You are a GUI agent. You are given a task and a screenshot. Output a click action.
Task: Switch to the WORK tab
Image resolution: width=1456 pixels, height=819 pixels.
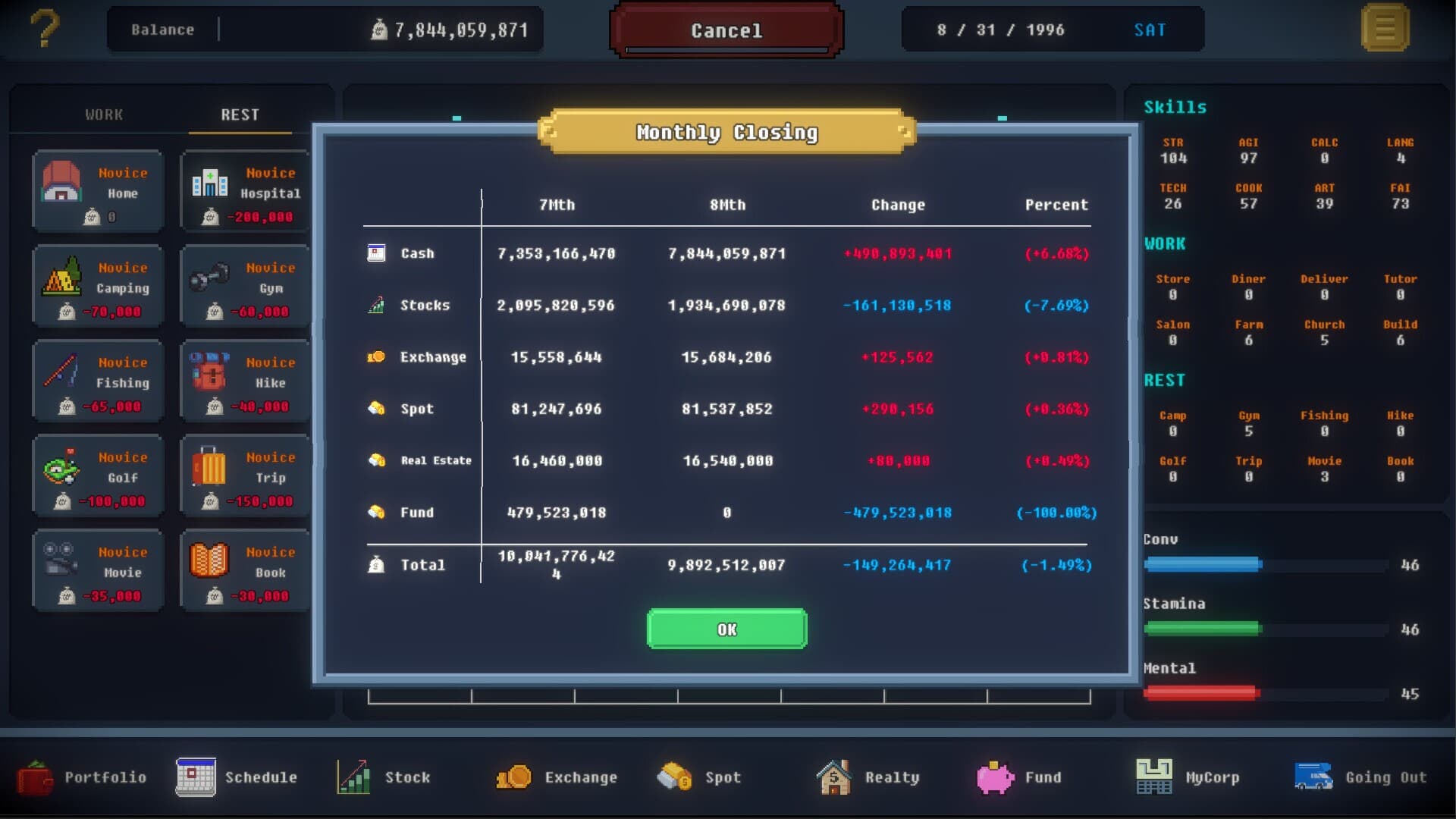tap(102, 114)
